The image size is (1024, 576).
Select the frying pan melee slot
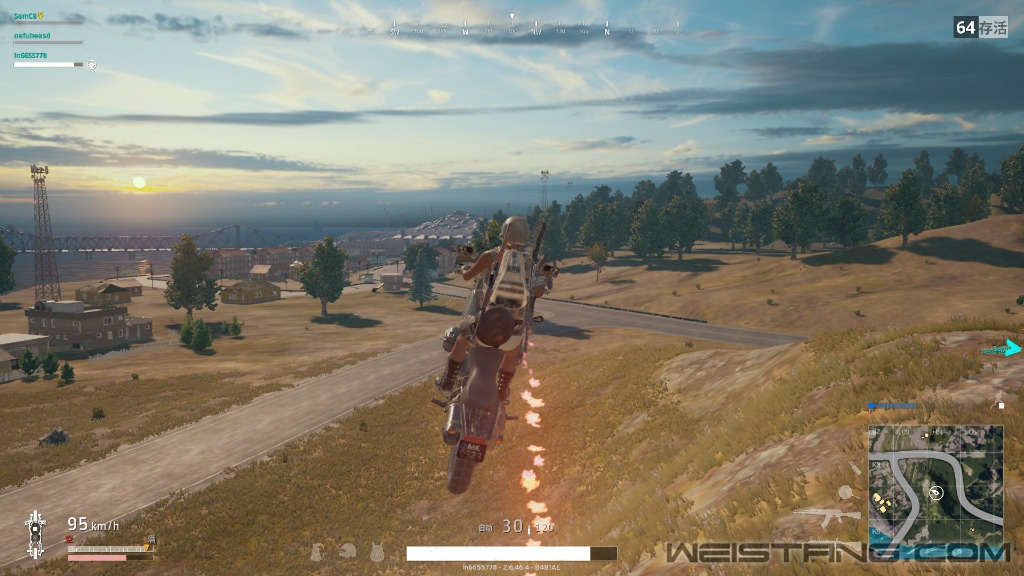(845, 492)
